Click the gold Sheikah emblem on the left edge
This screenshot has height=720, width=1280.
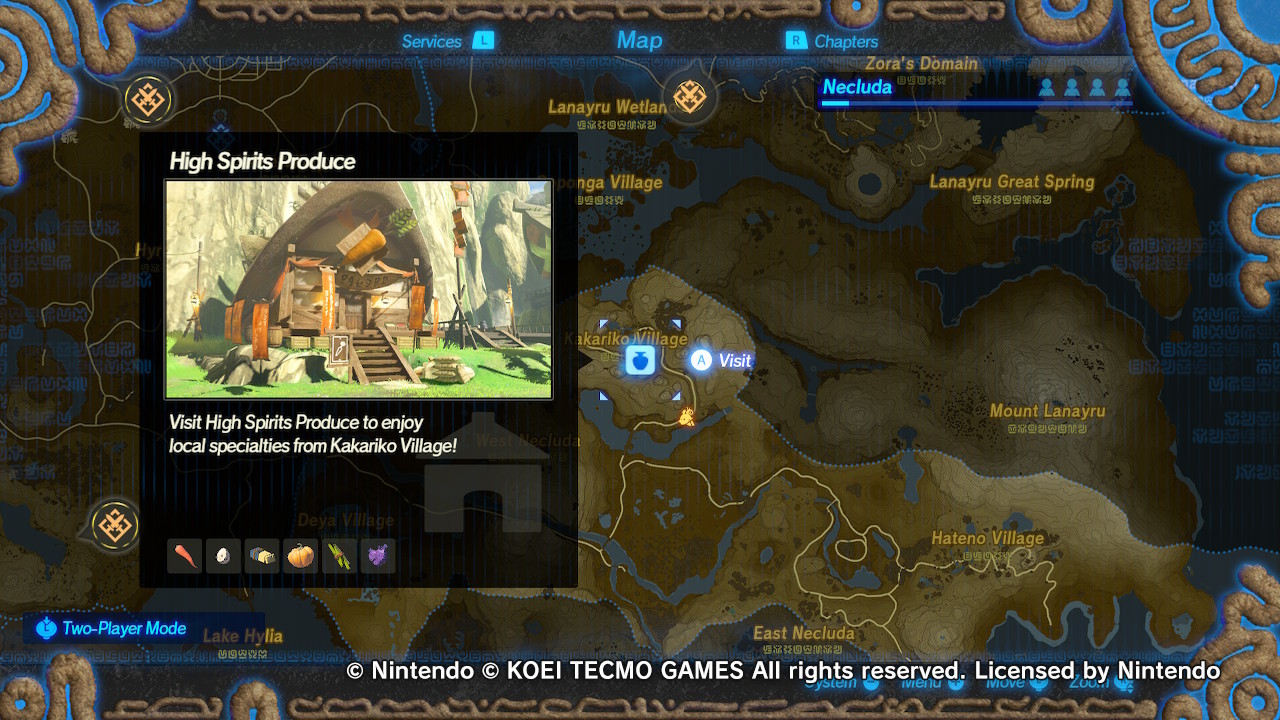114,524
